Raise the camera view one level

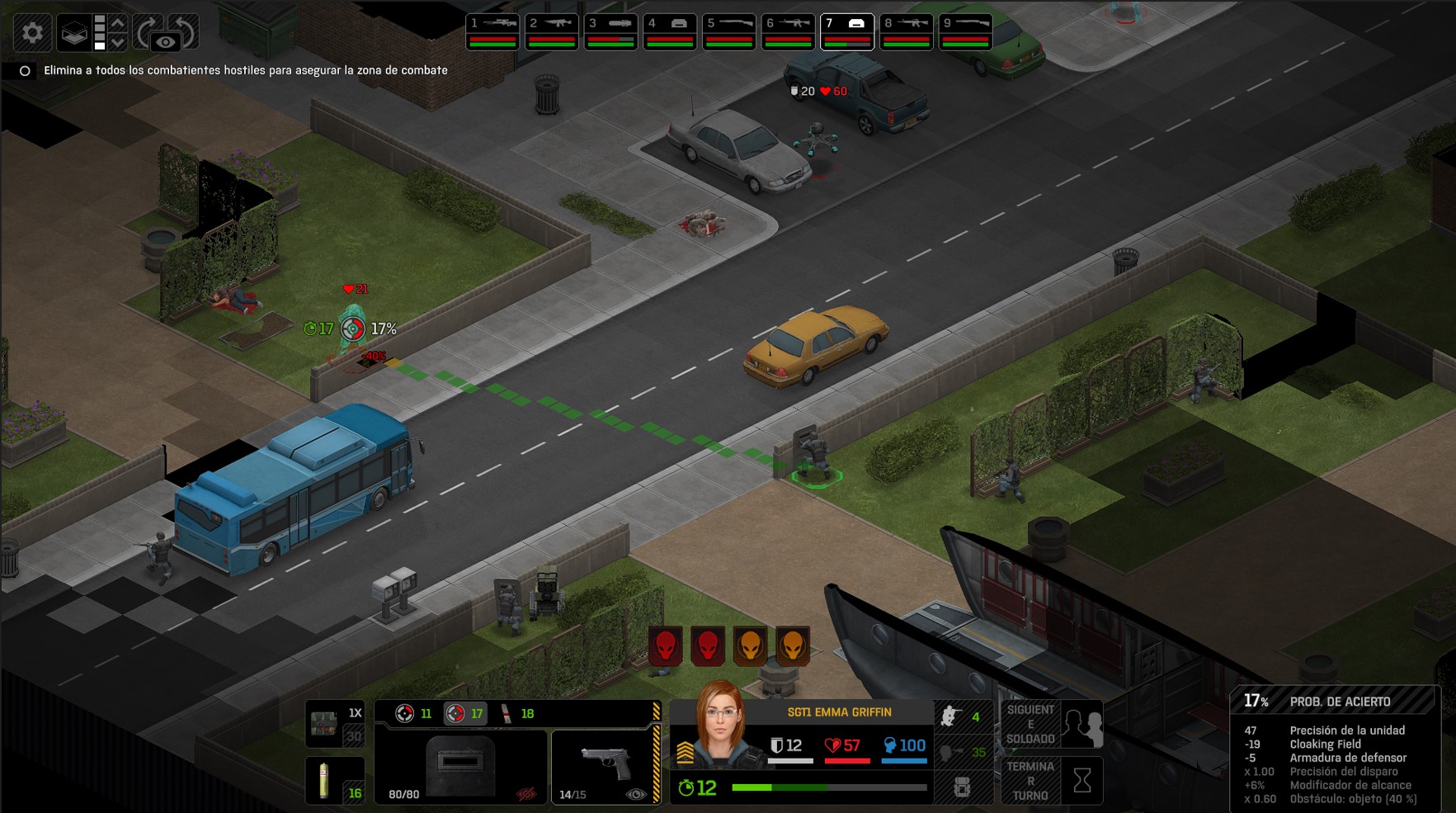[x=118, y=23]
